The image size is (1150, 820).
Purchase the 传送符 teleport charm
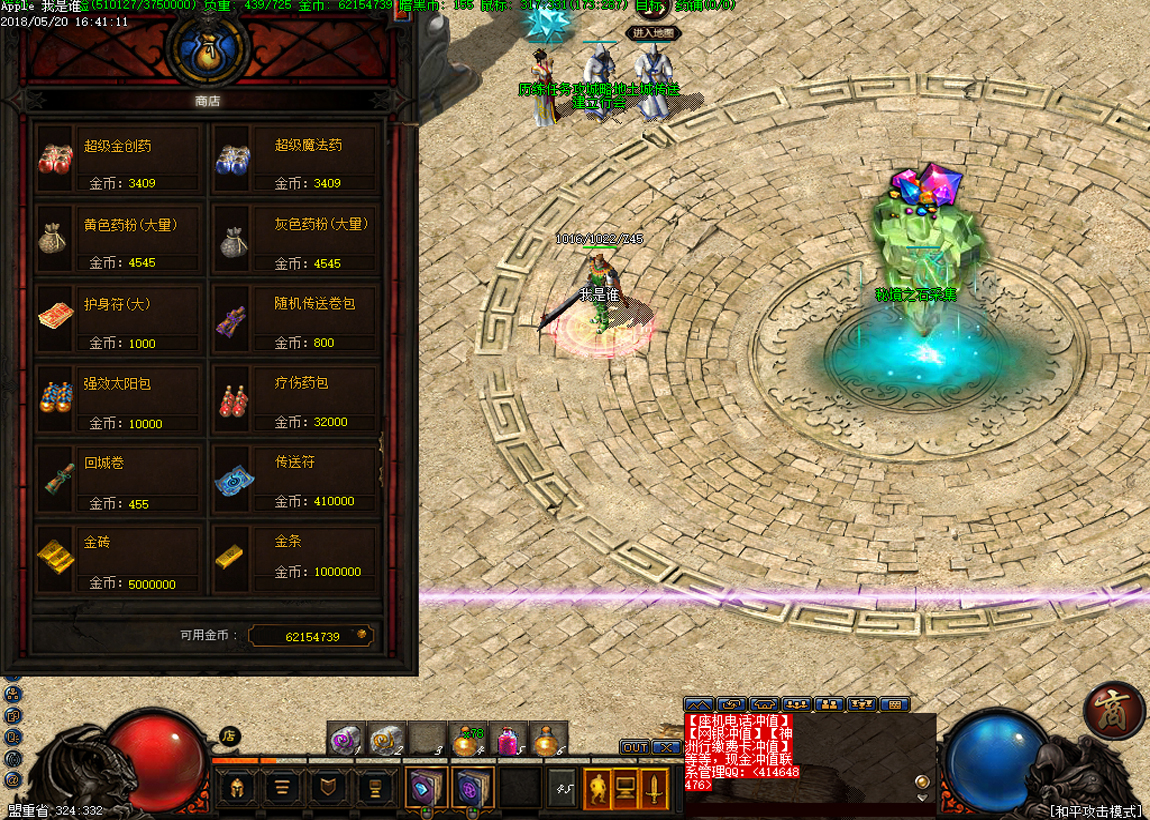coord(296,480)
